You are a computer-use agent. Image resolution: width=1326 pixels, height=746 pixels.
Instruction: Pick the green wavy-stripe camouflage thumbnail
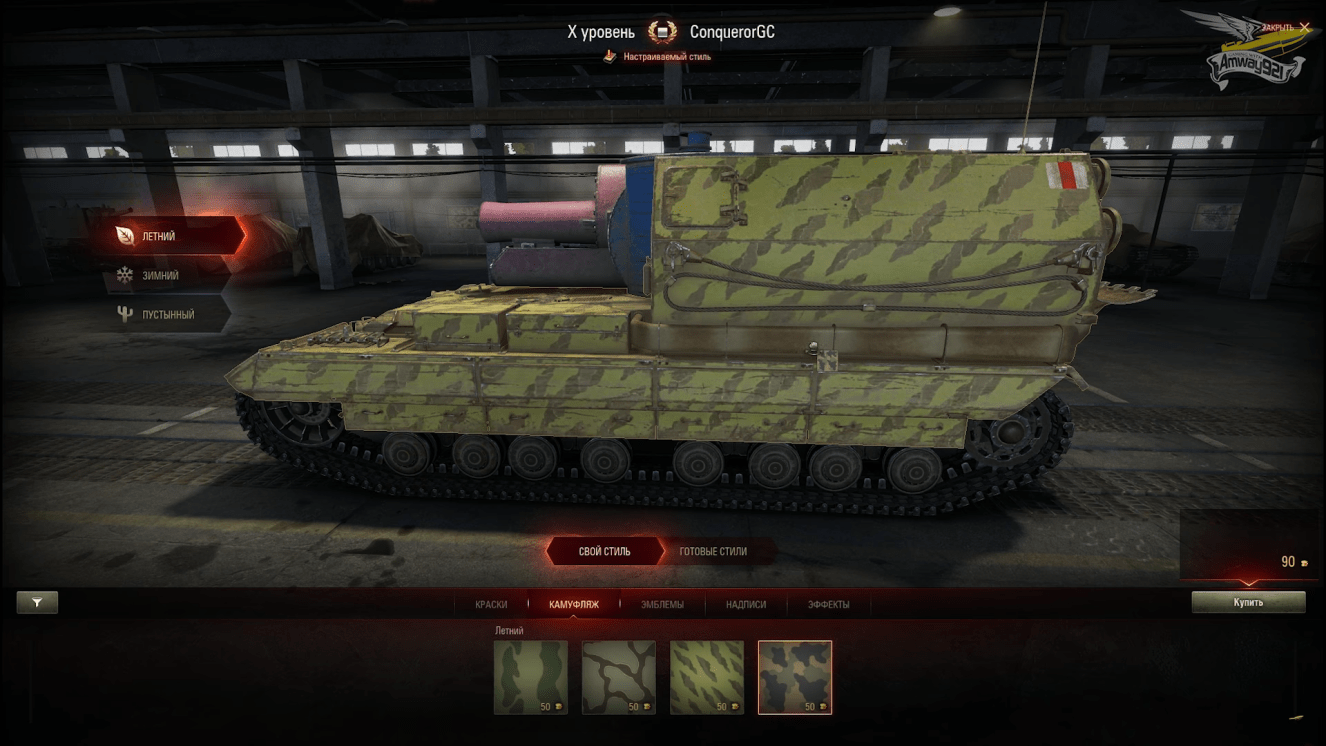[531, 677]
